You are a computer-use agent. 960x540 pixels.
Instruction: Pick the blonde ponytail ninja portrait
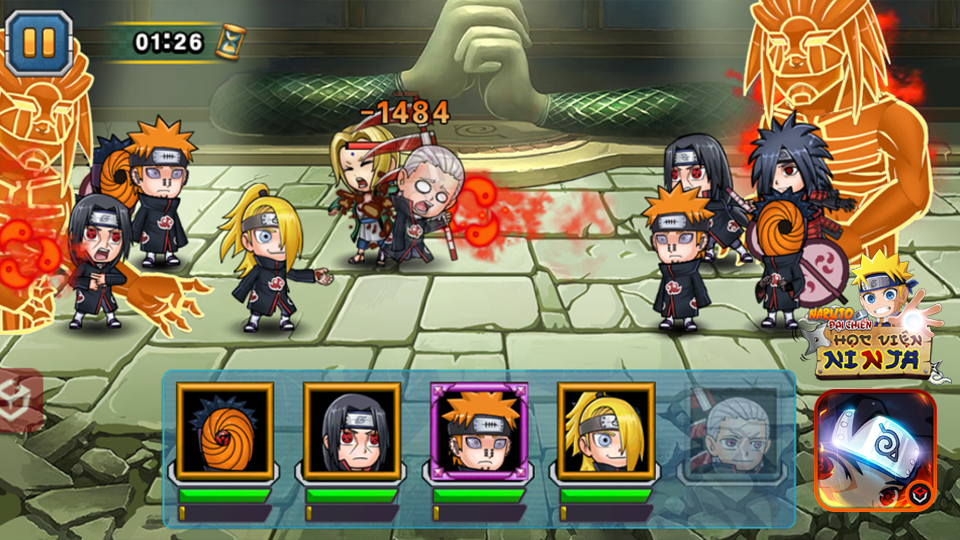(x=606, y=431)
